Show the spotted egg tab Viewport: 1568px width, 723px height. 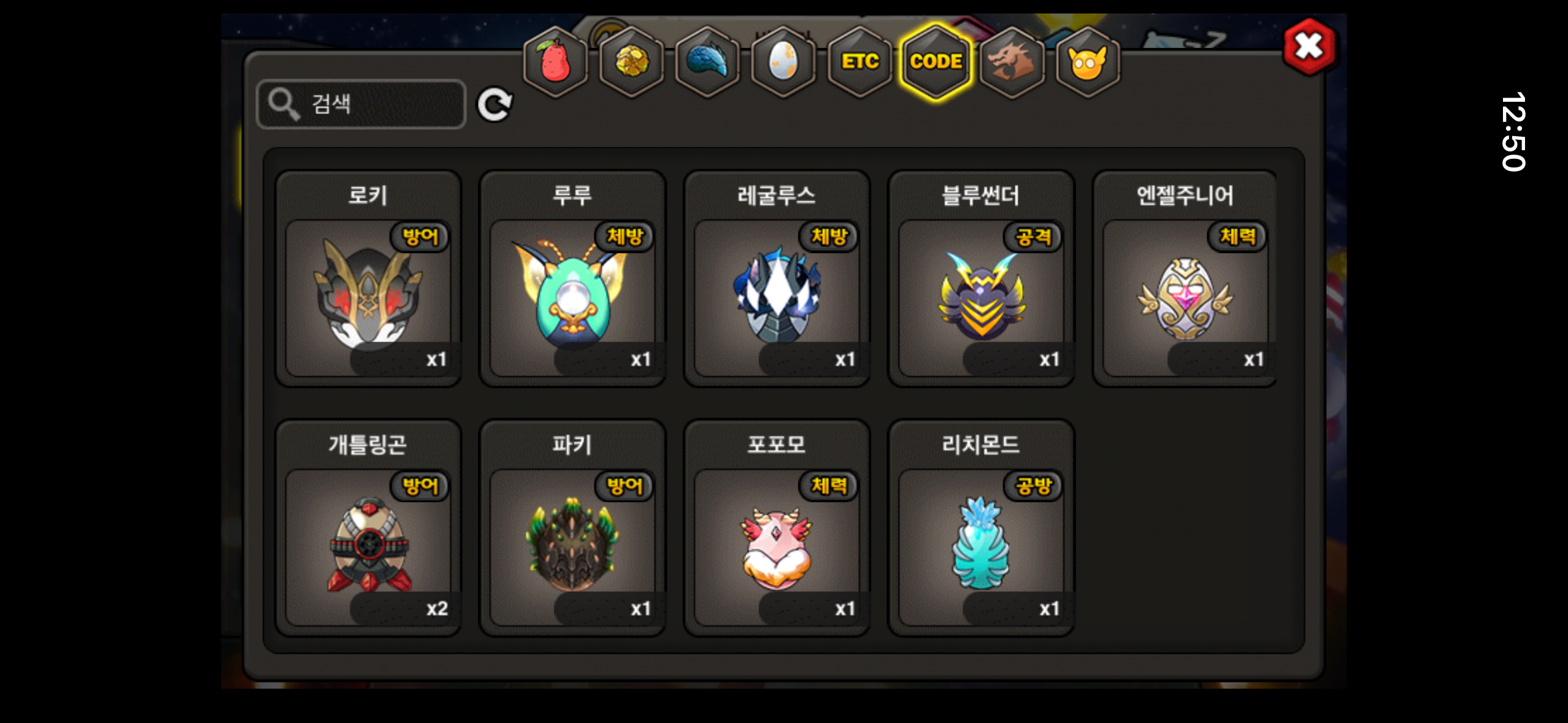pyautogui.click(x=783, y=62)
